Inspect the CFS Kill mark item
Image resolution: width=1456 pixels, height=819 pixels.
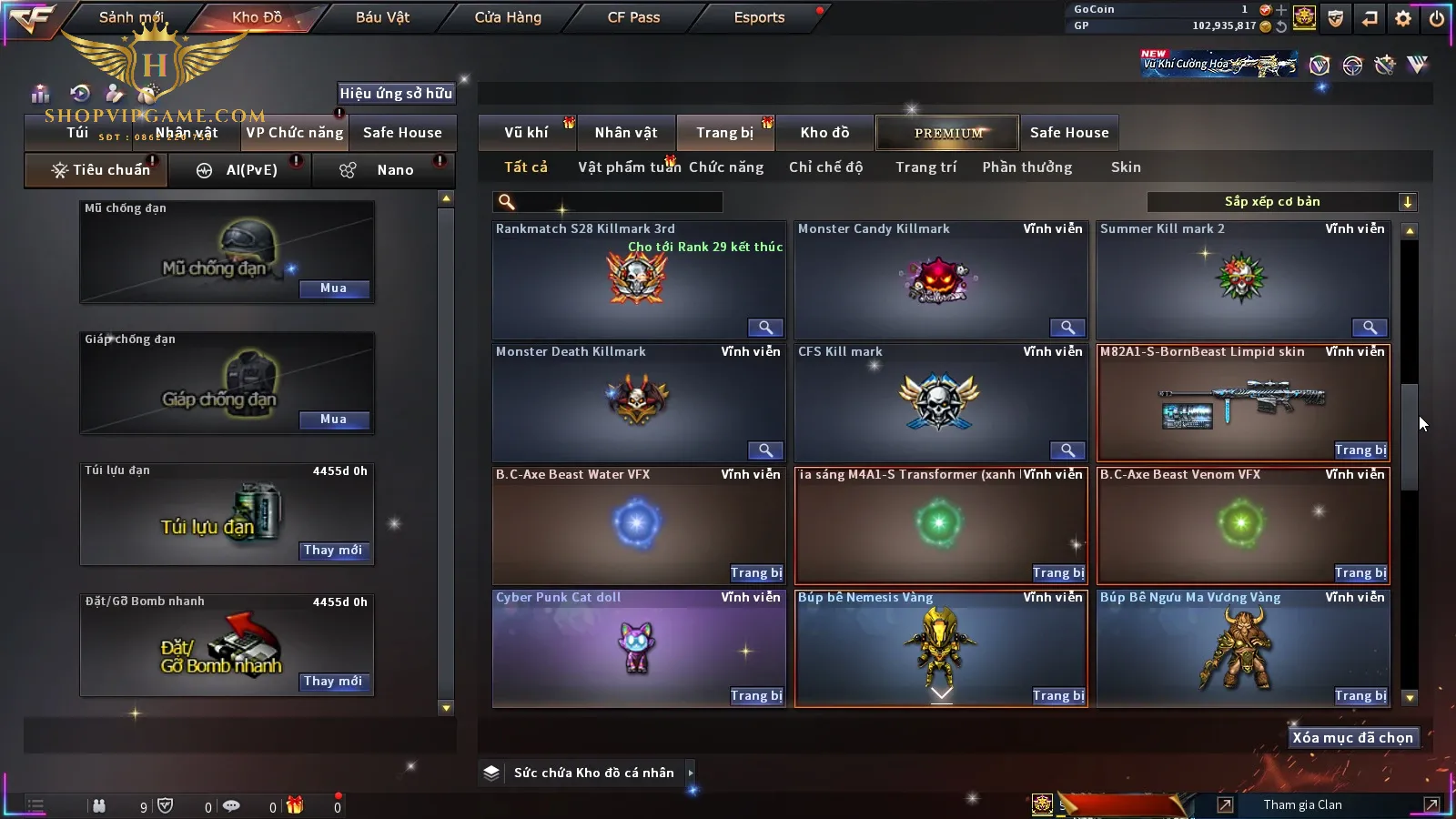1067,450
